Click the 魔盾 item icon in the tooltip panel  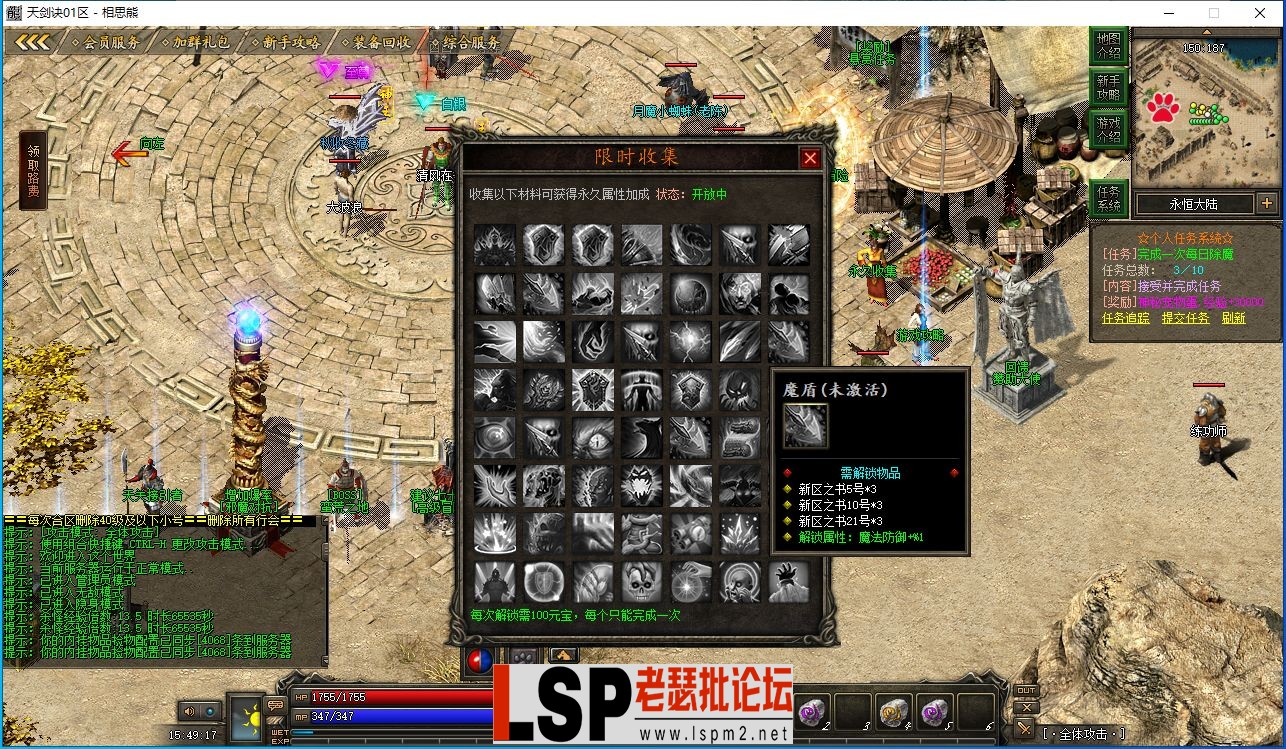tap(804, 427)
